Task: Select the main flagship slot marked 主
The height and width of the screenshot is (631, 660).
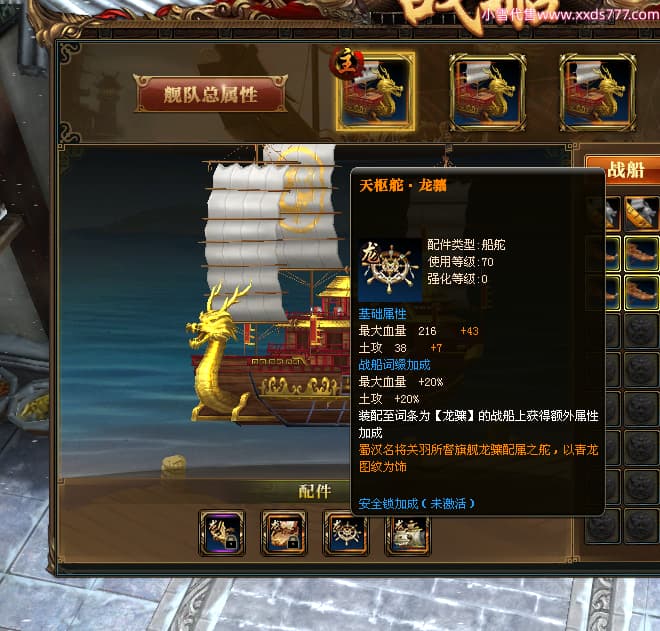Action: click(x=375, y=93)
